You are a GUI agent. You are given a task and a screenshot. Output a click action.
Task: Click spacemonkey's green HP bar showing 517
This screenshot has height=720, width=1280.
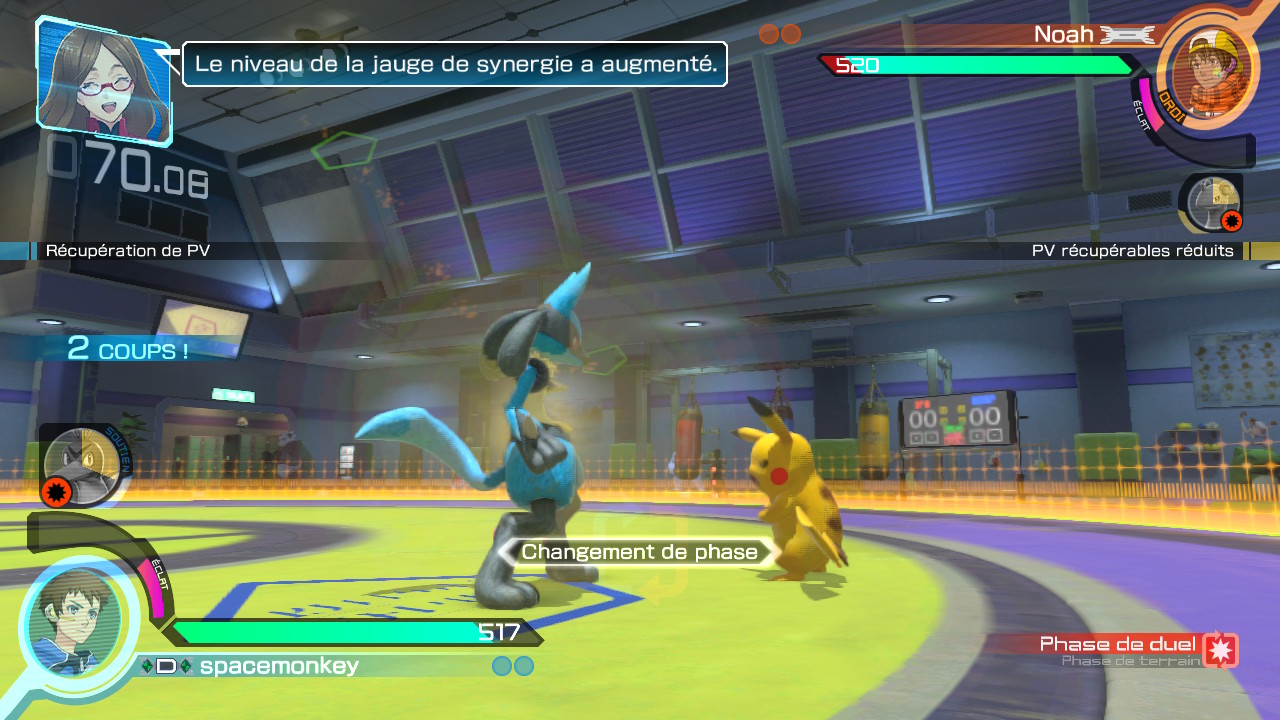click(350, 632)
